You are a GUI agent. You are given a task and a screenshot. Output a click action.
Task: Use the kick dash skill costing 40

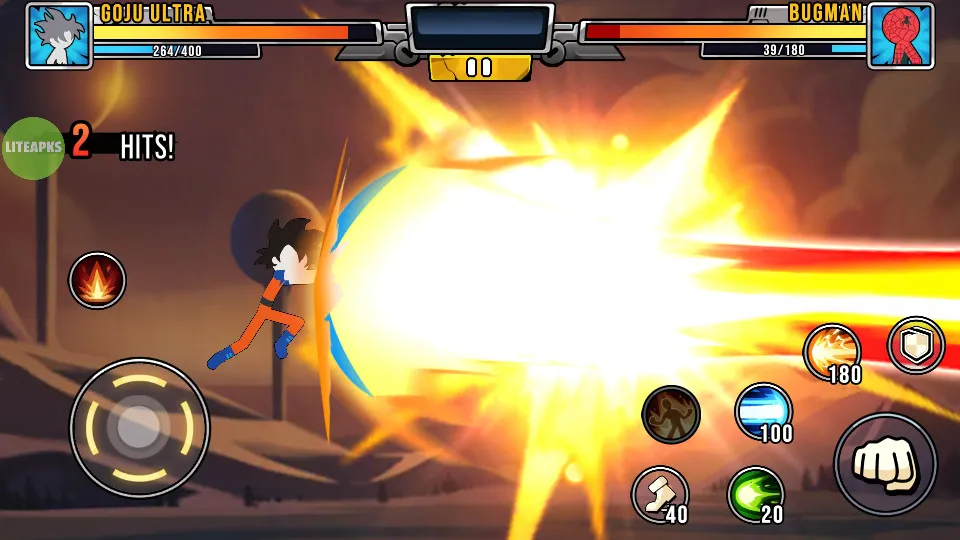[660, 493]
